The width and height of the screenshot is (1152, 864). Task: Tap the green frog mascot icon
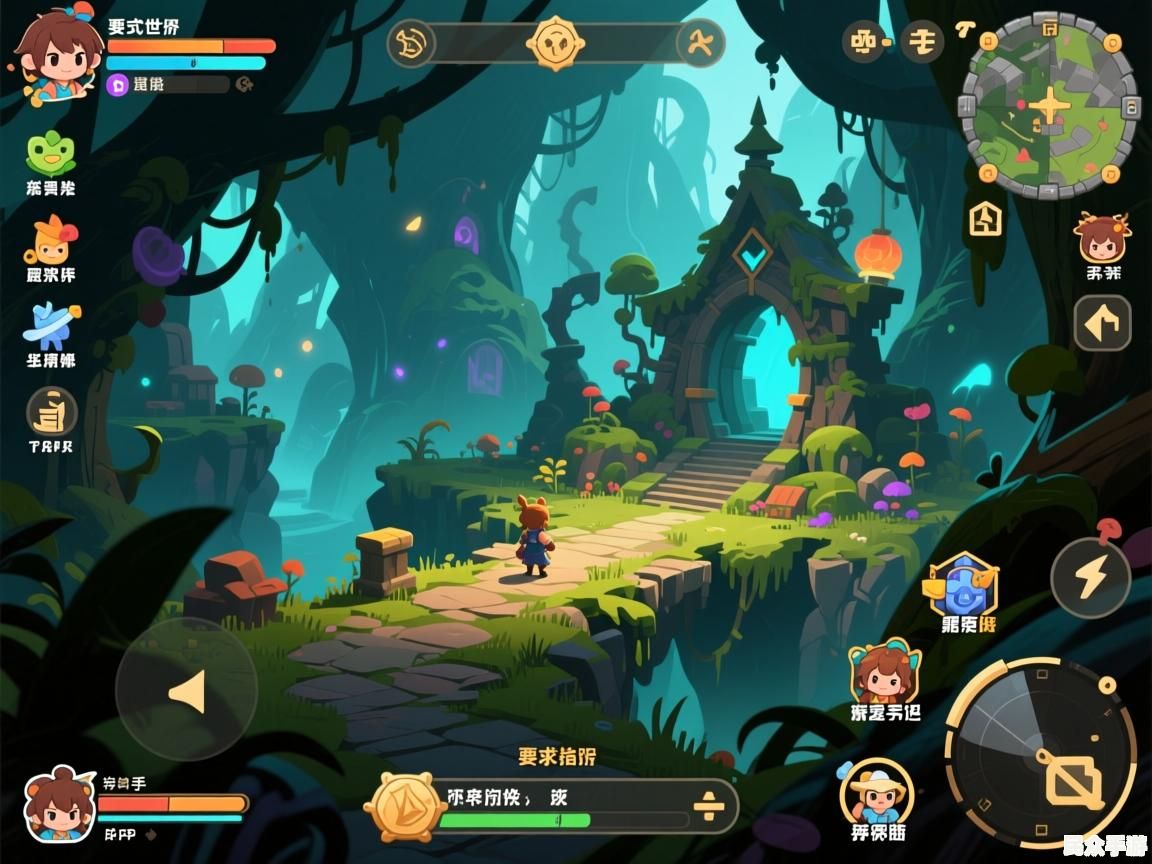tap(50, 153)
